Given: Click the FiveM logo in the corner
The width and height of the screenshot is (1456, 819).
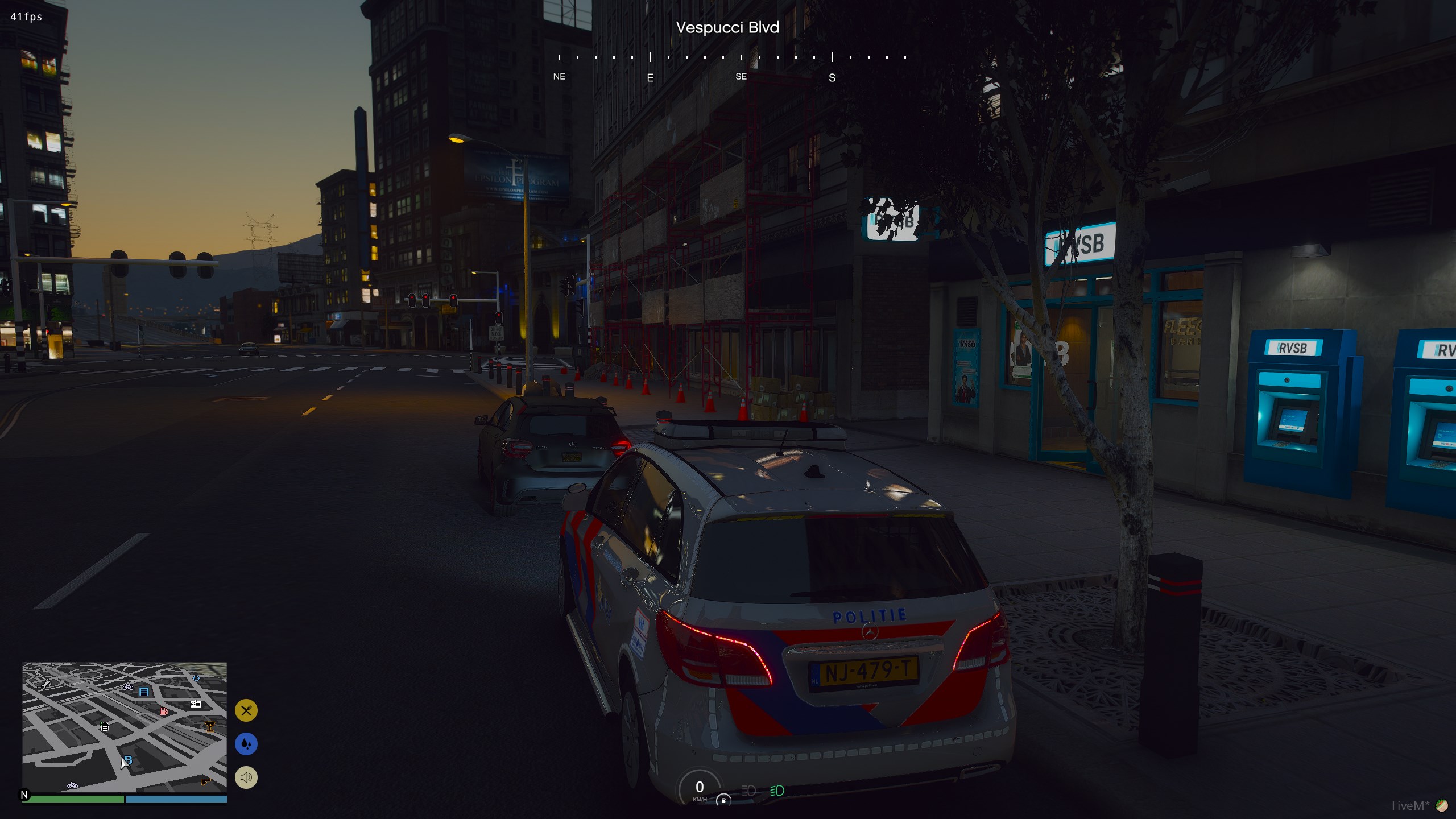Looking at the screenshot, I should click(x=1442, y=805).
